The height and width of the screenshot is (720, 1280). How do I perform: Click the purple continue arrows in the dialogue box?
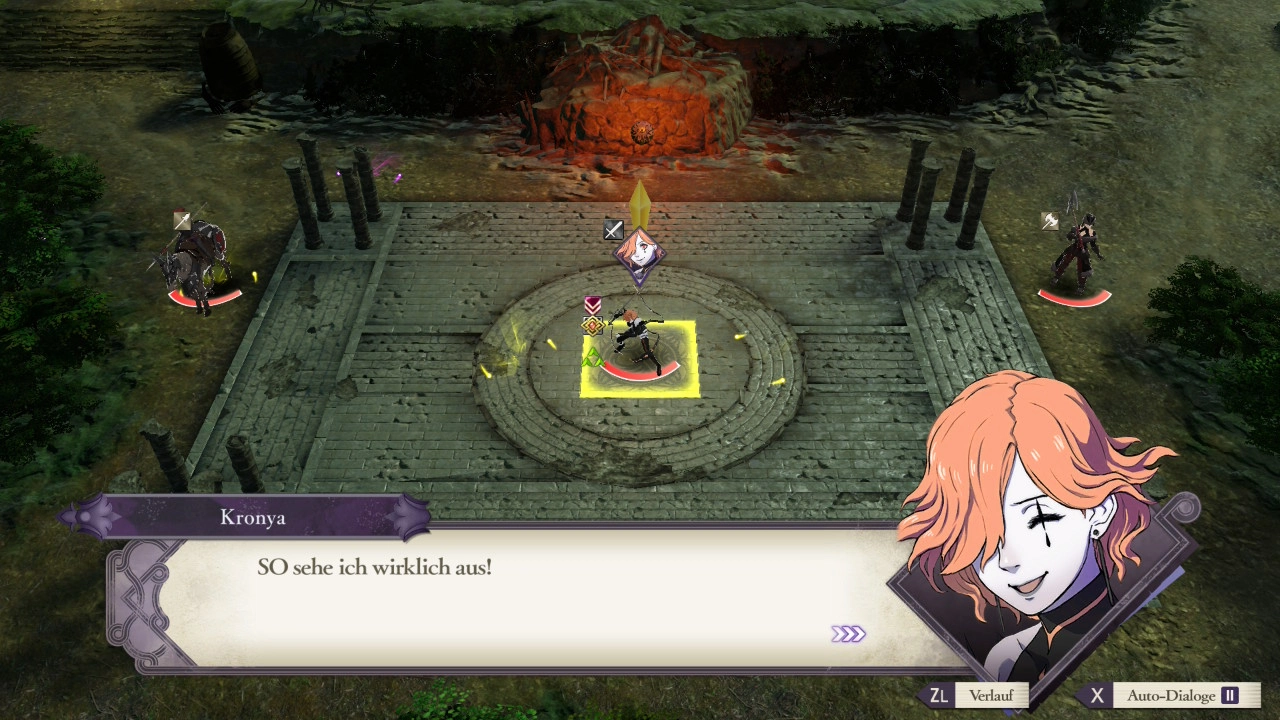[x=848, y=634]
